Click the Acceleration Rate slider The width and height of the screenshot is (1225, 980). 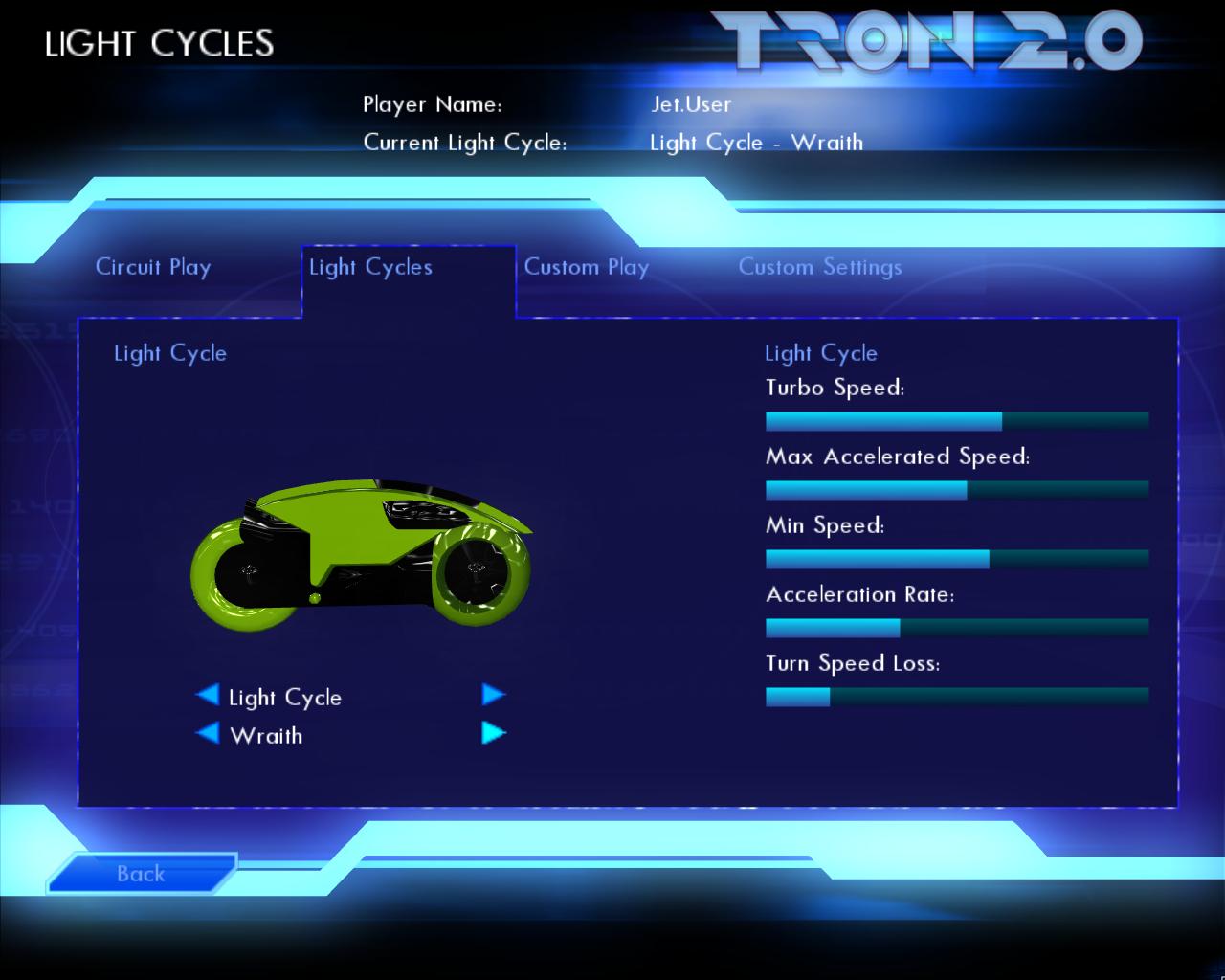click(x=955, y=626)
